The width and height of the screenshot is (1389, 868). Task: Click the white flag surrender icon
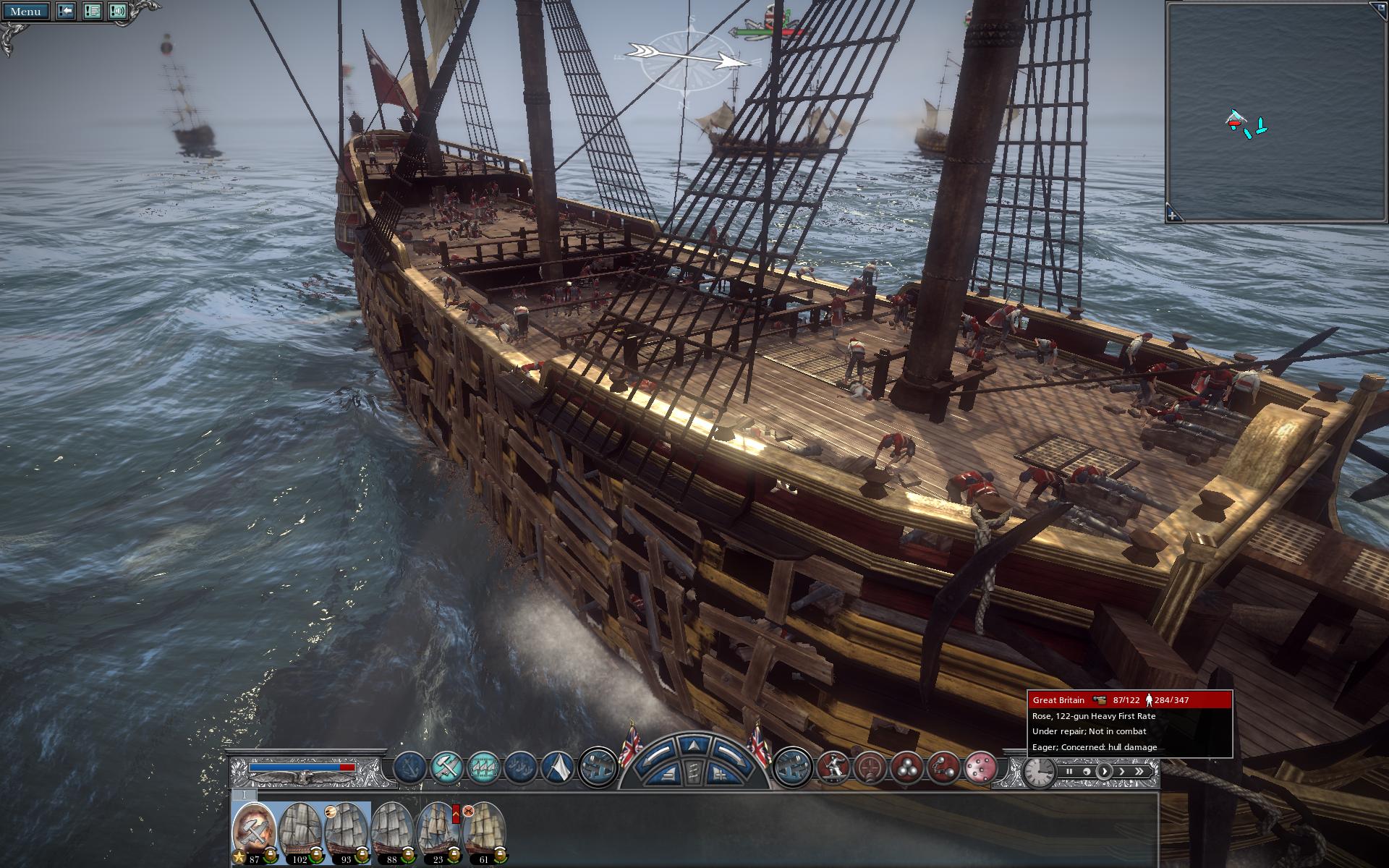[x=558, y=767]
